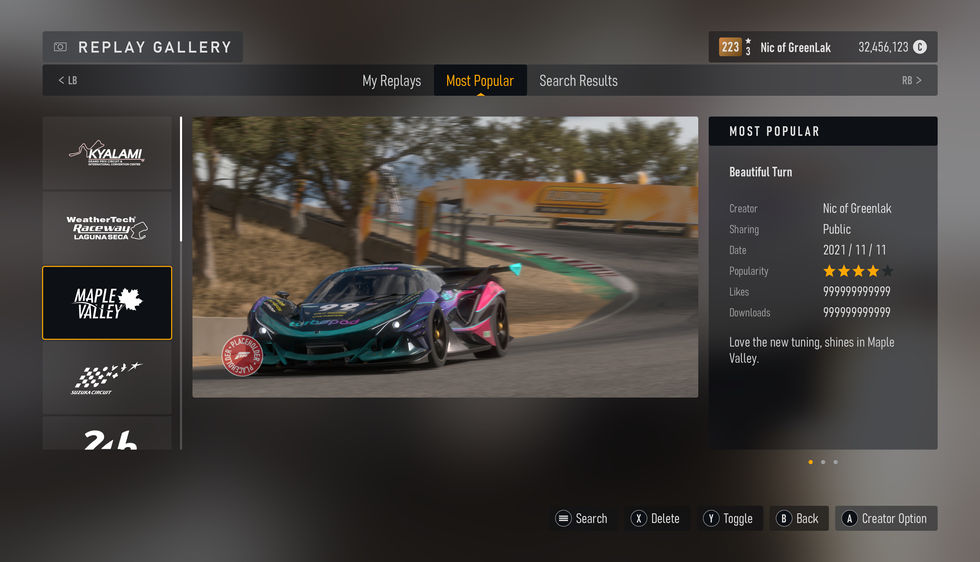Select the partially visible 24h track tile
Screen dimensions: 980x562
click(x=107, y=436)
